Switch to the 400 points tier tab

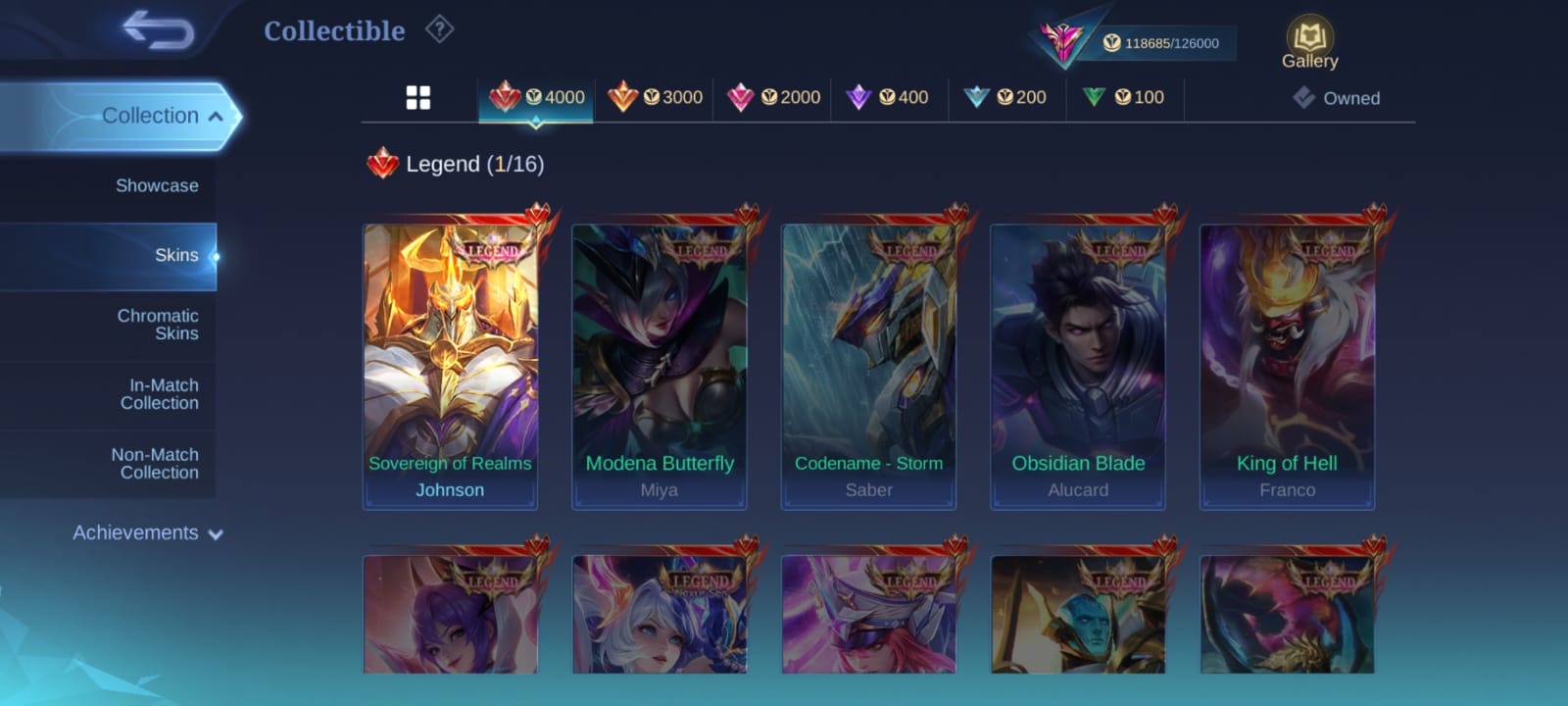[889, 97]
